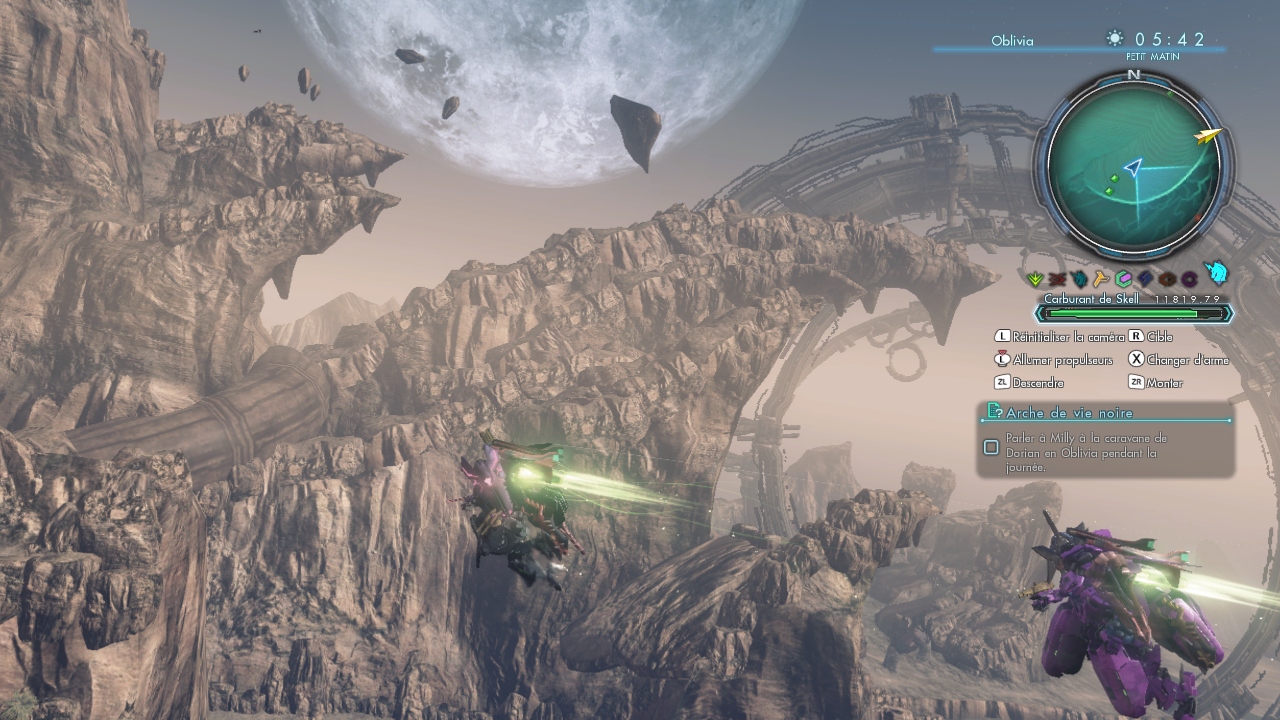Image resolution: width=1280 pixels, height=720 pixels.
Task: Select the cyan horse-head icon below minimap
Action: 1216,274
